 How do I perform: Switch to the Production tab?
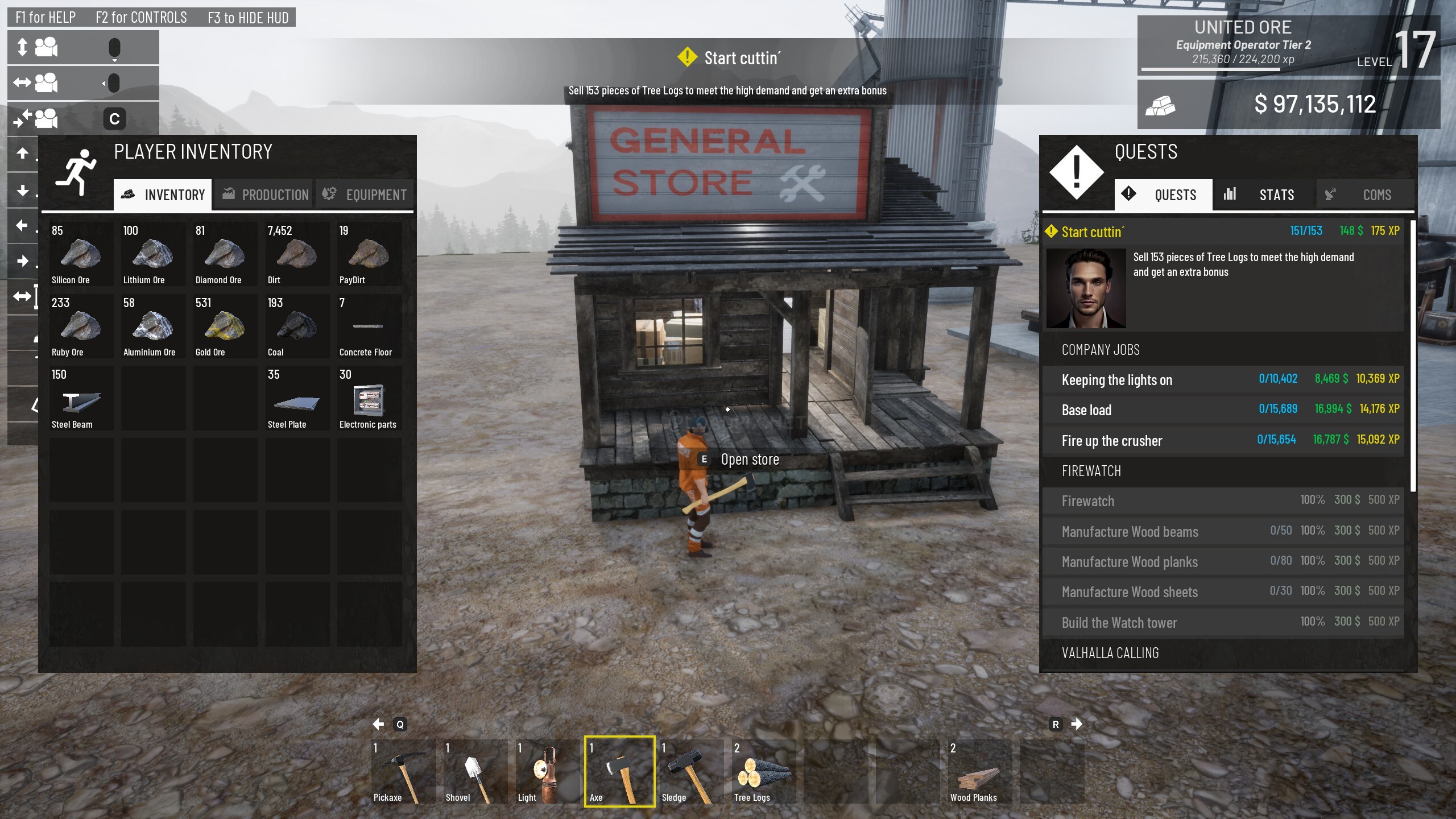point(264,195)
